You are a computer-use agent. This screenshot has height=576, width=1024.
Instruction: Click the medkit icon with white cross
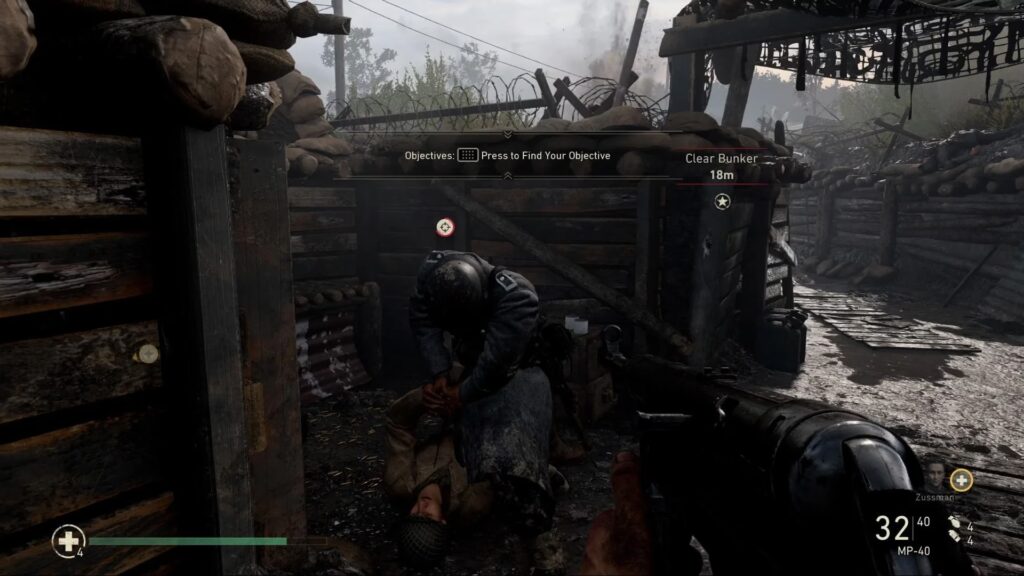tap(67, 541)
